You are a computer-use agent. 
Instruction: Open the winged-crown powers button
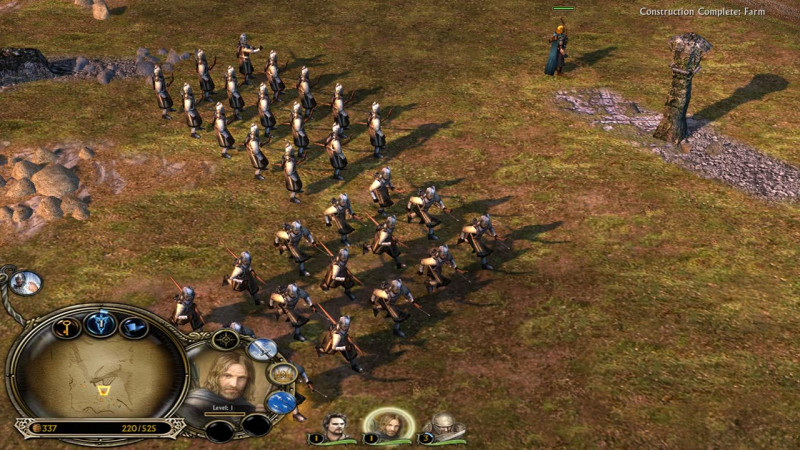pos(100,323)
